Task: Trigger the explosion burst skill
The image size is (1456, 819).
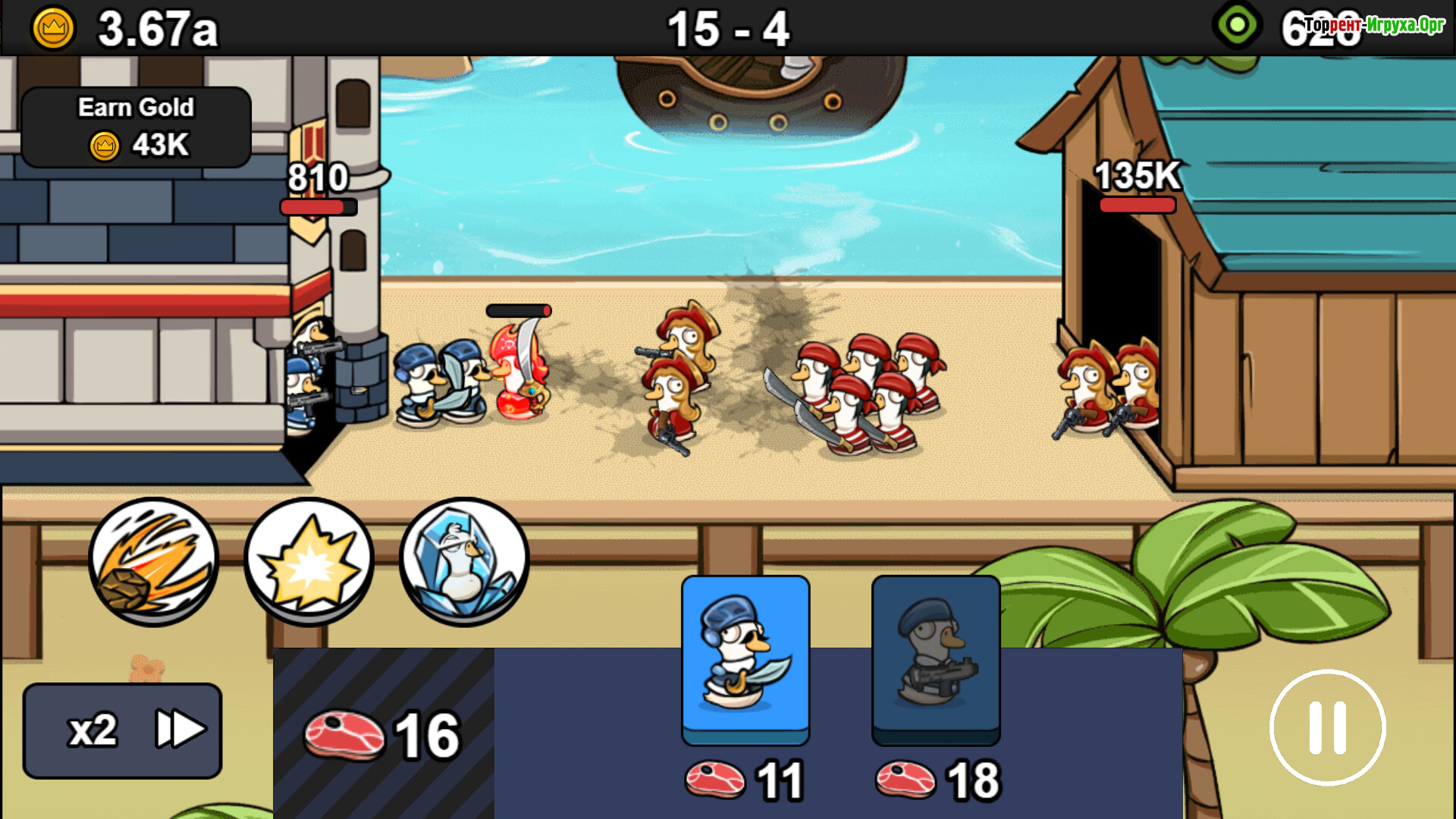Action: point(309,561)
